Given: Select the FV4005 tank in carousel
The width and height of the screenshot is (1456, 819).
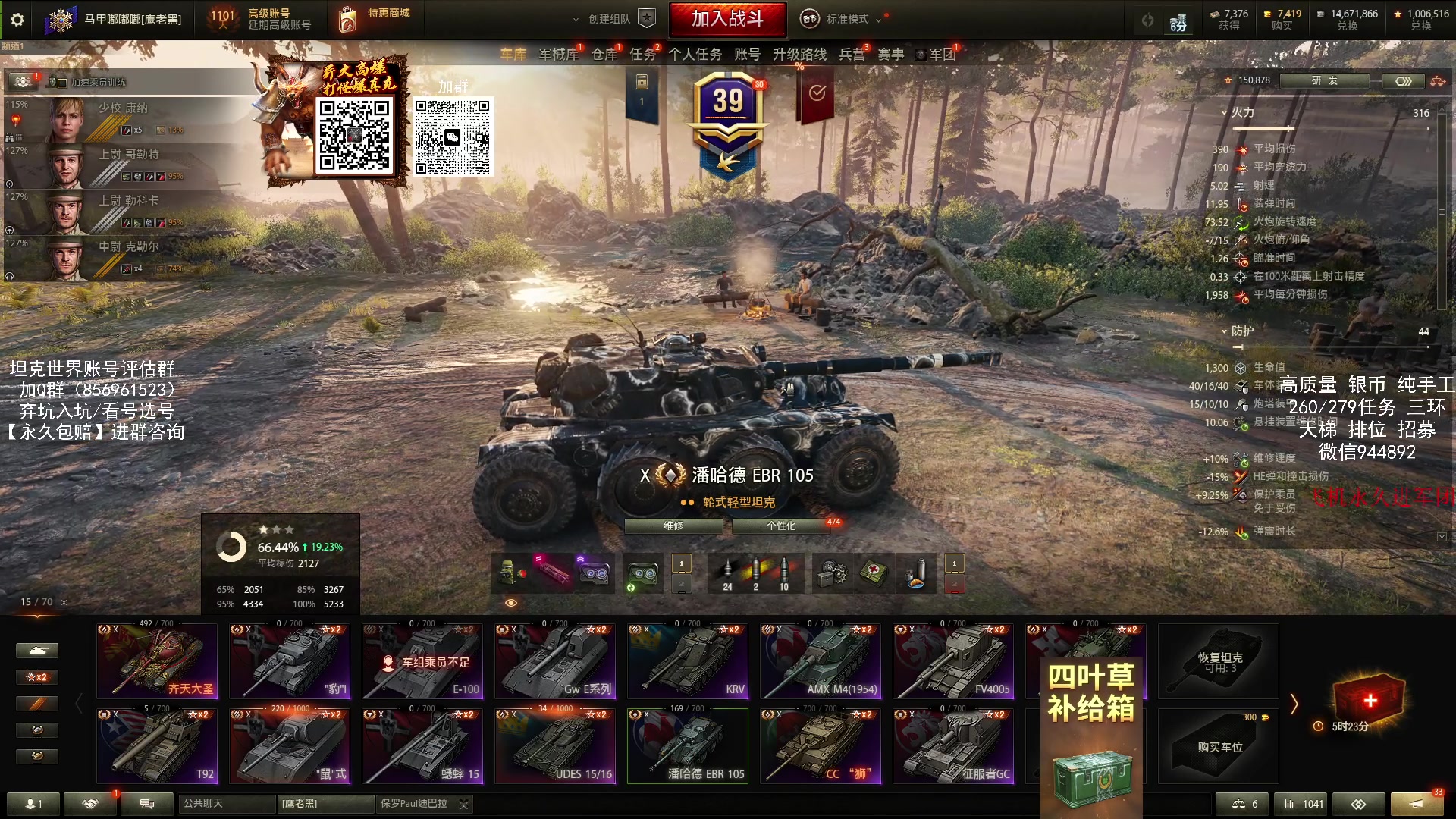Looking at the screenshot, I should tap(953, 661).
